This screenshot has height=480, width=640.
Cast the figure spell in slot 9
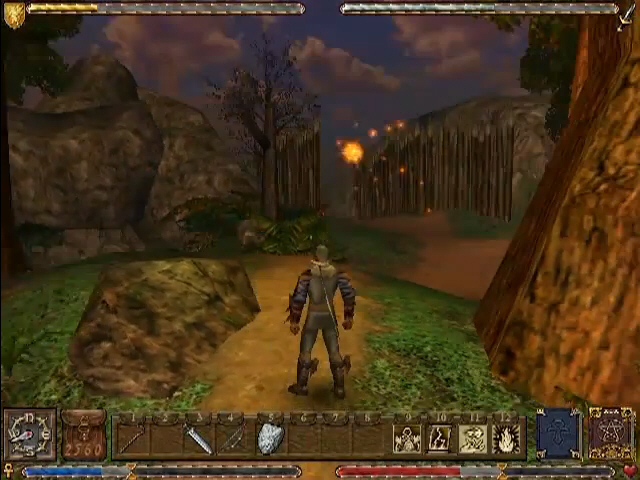(x=407, y=438)
